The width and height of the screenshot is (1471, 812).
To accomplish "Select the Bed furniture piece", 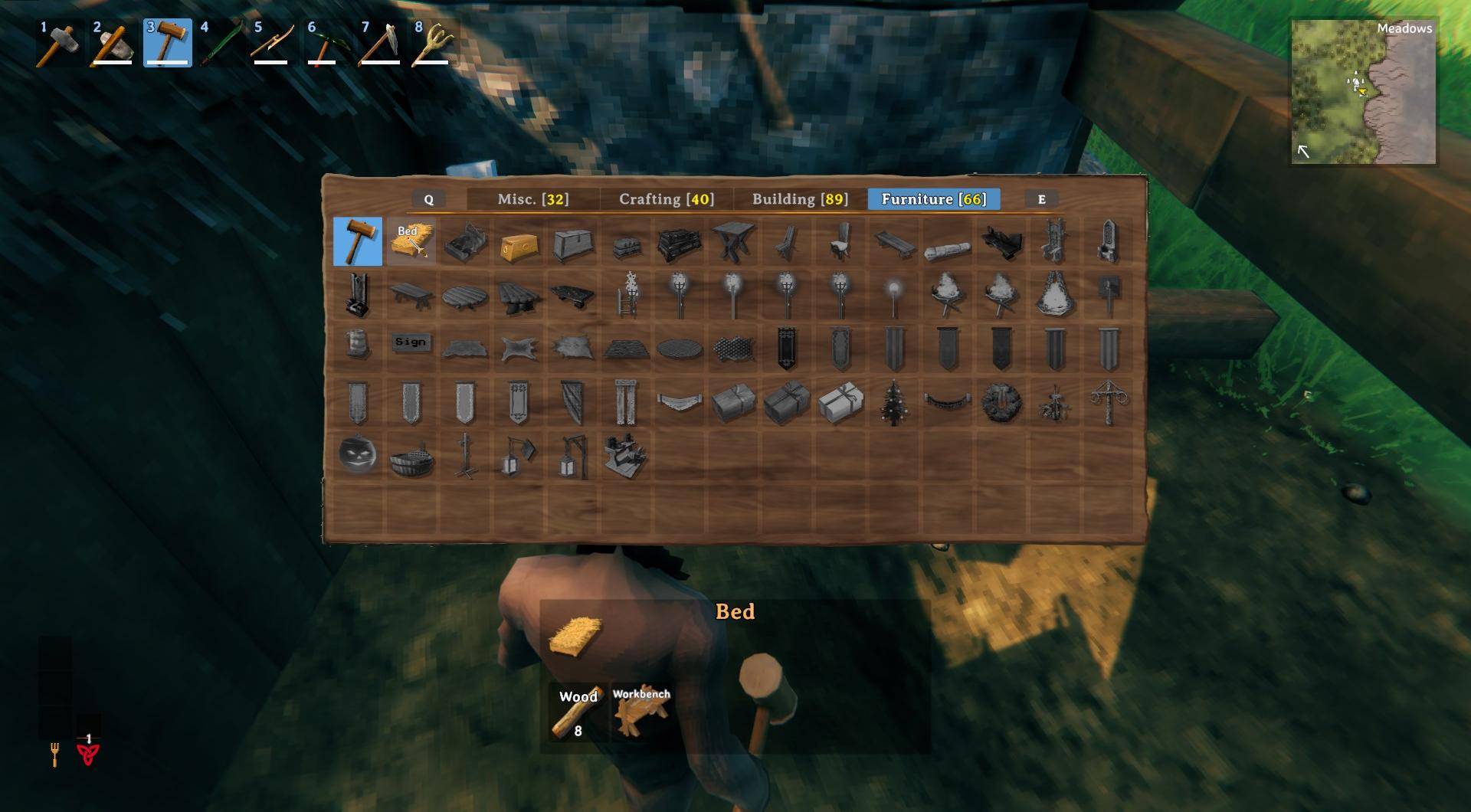I will (x=411, y=241).
